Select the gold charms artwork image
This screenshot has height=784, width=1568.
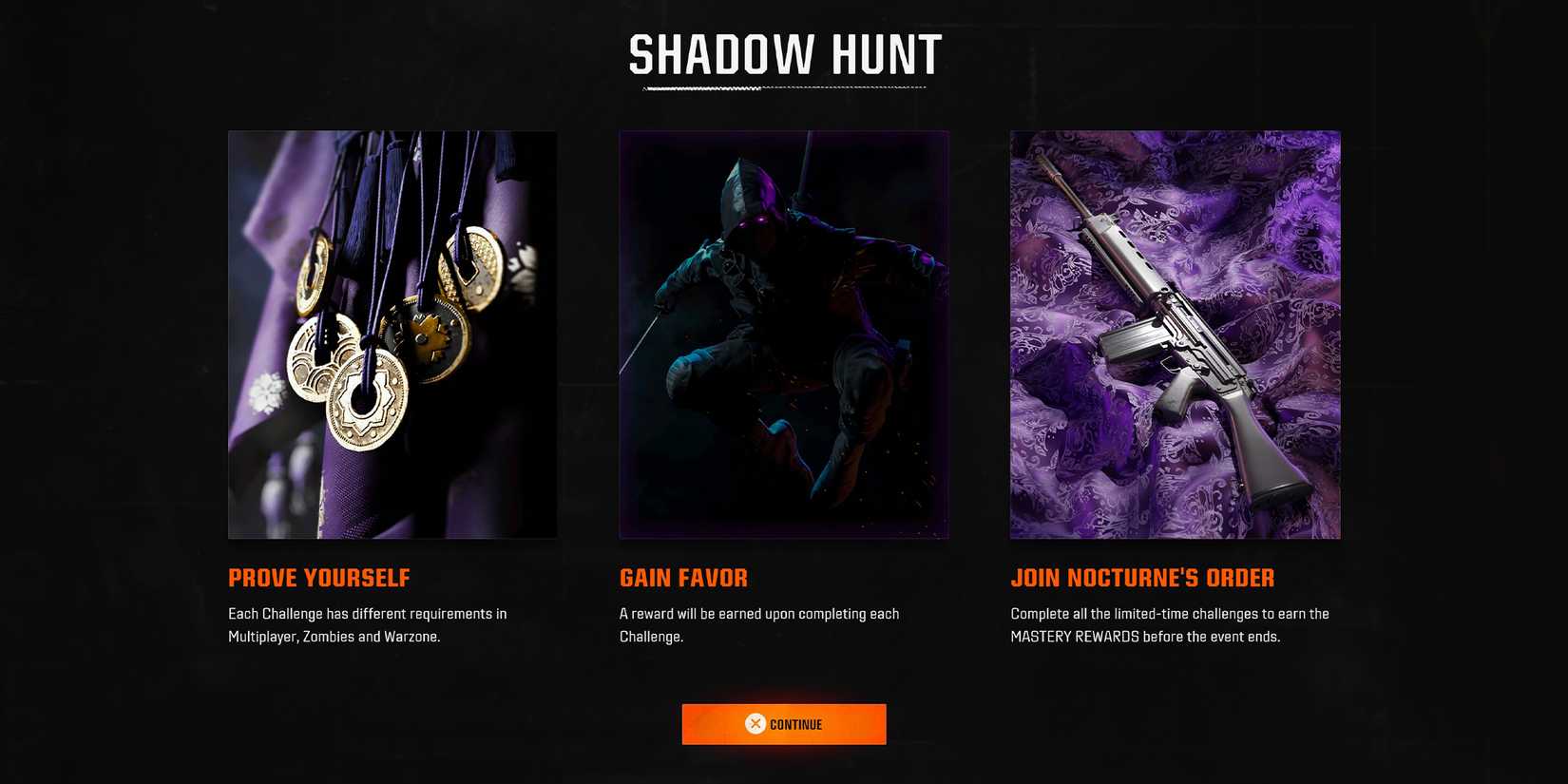tap(392, 335)
